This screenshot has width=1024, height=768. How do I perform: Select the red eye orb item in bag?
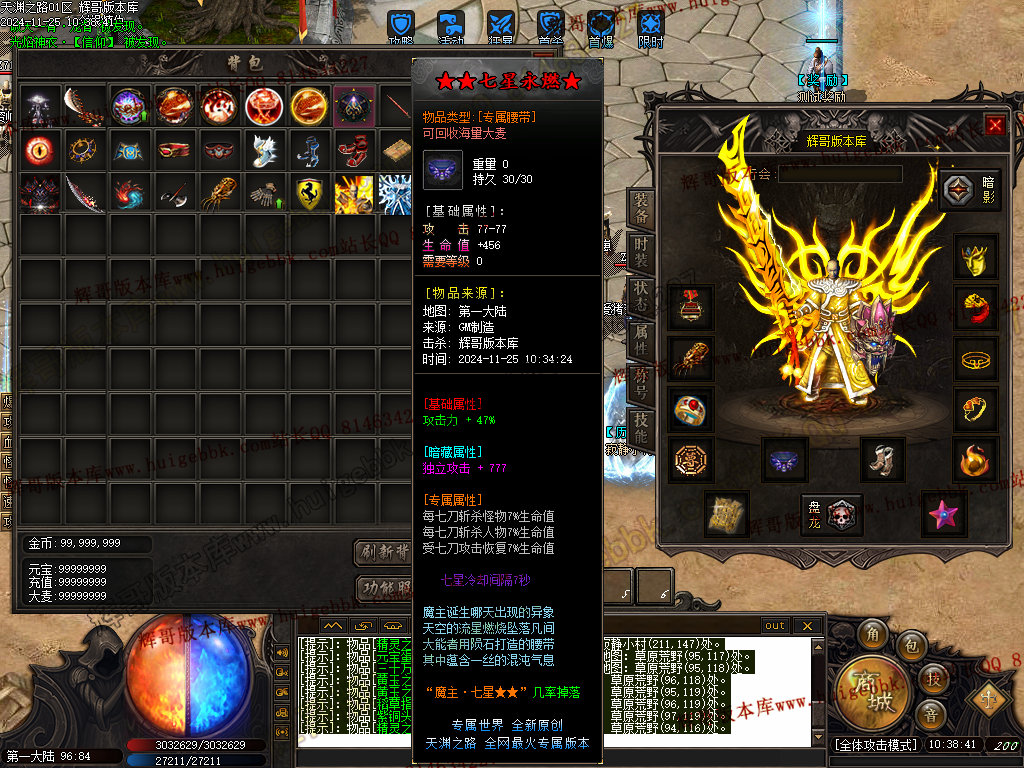pos(39,150)
